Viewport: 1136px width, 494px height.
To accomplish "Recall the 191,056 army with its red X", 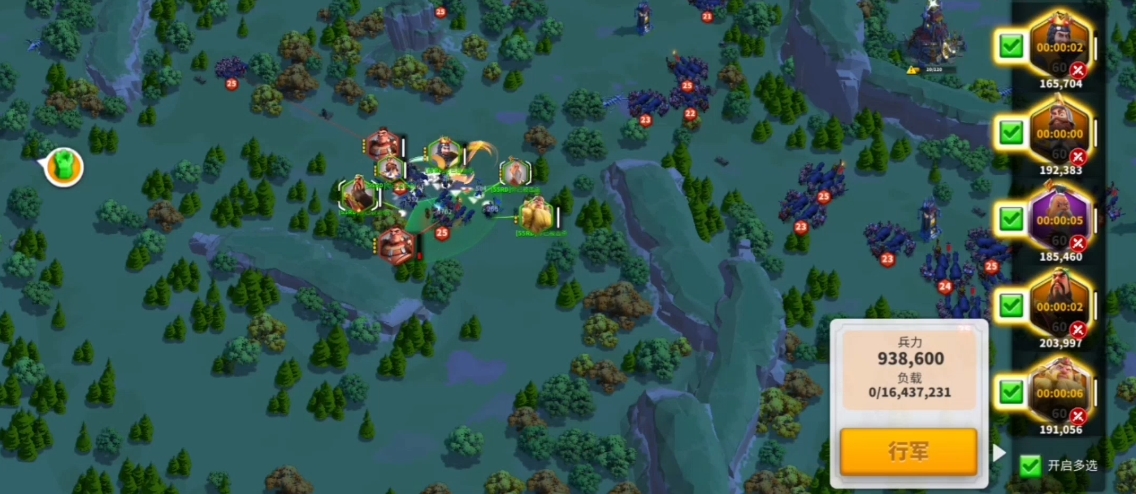I will click(1078, 416).
